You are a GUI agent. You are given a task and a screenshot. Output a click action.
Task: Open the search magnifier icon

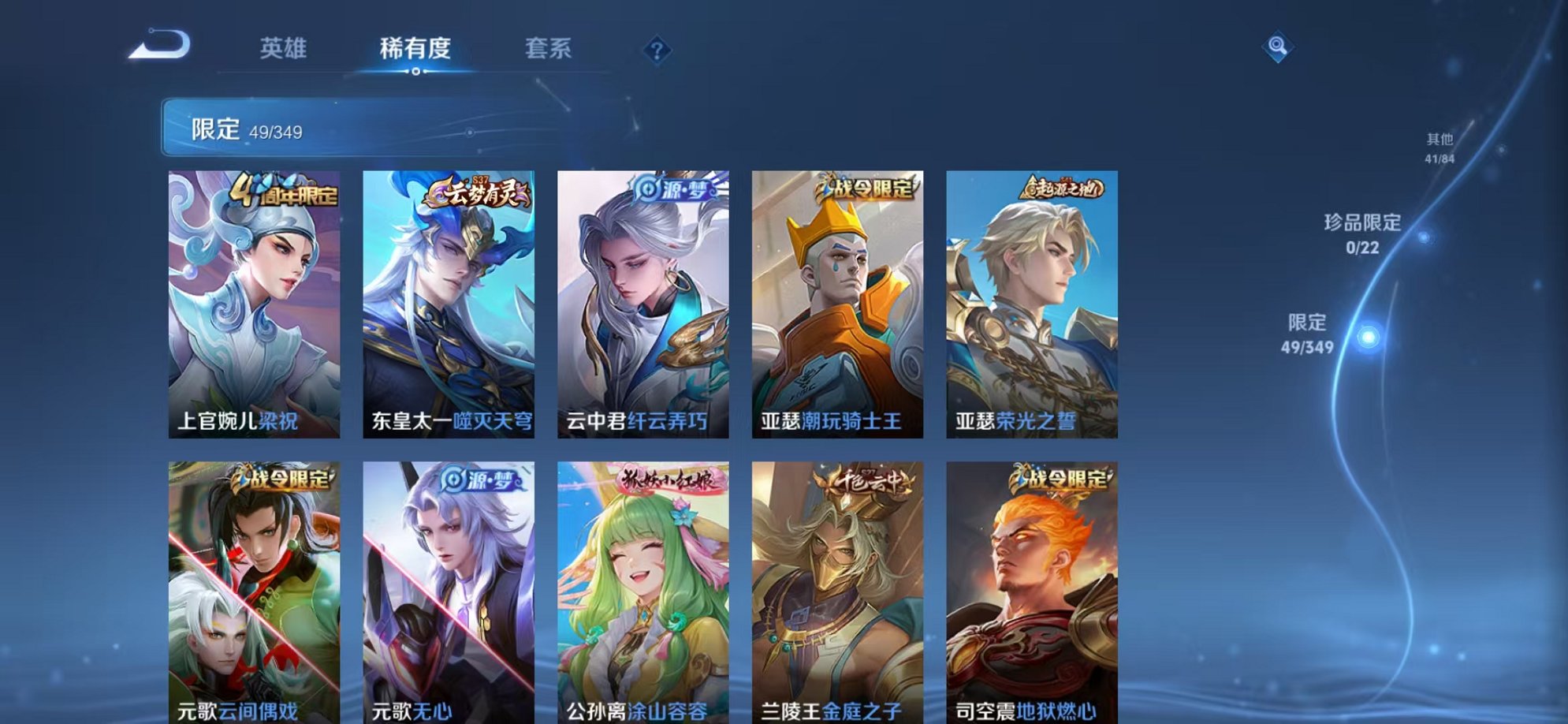[x=1277, y=47]
